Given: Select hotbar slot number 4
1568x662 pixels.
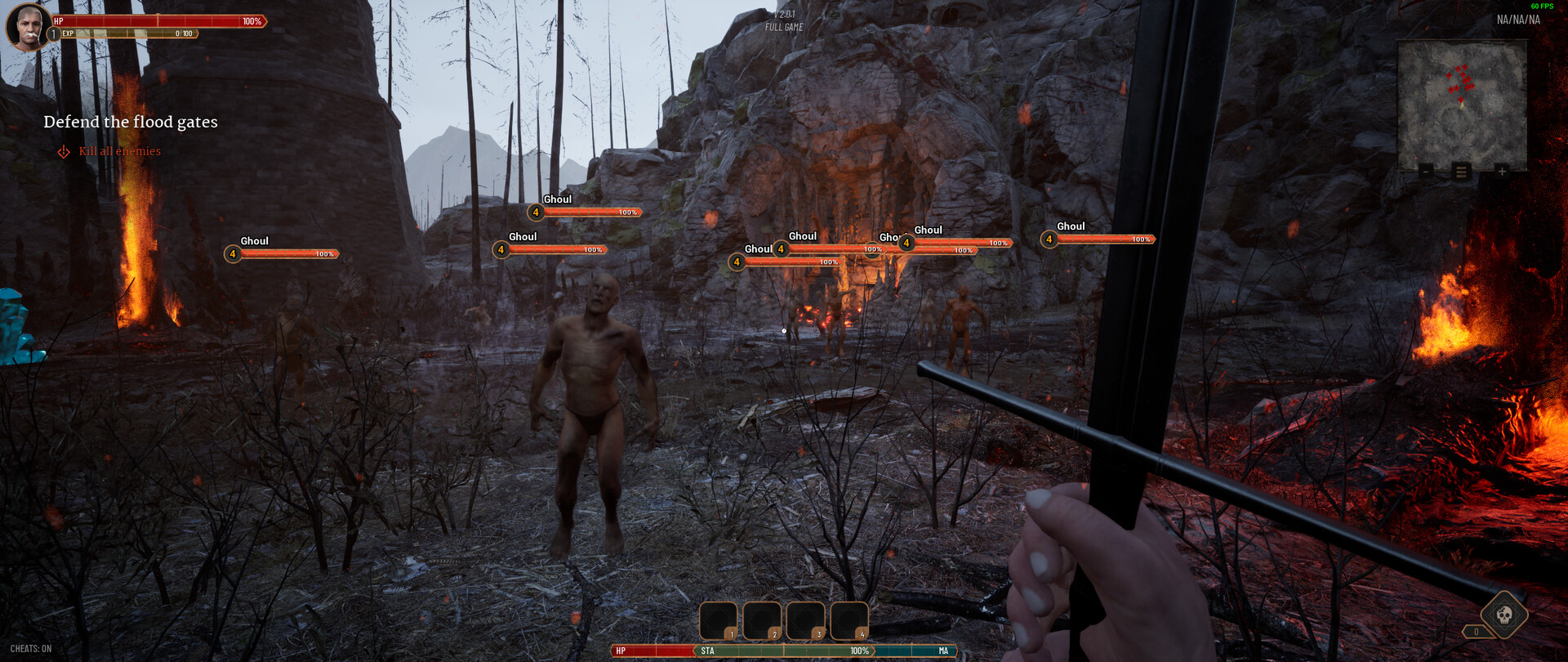Looking at the screenshot, I should click(849, 621).
